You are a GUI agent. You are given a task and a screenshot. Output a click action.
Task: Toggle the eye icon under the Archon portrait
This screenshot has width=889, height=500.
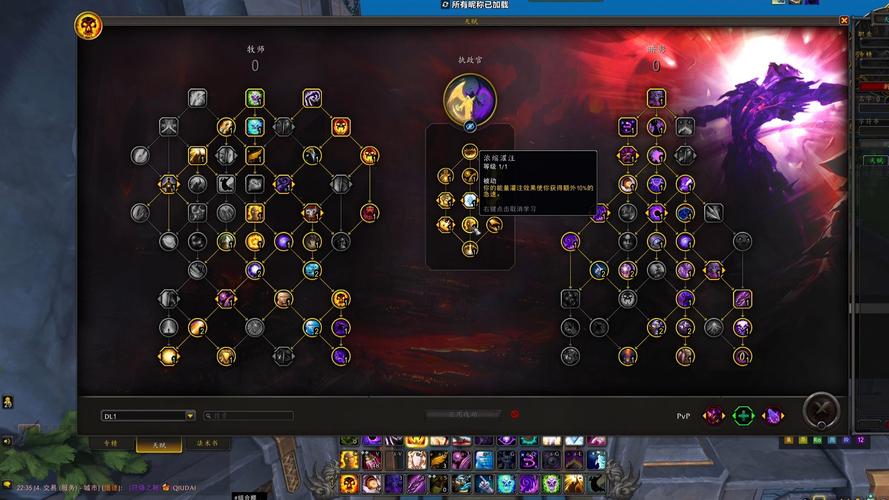click(x=469, y=127)
